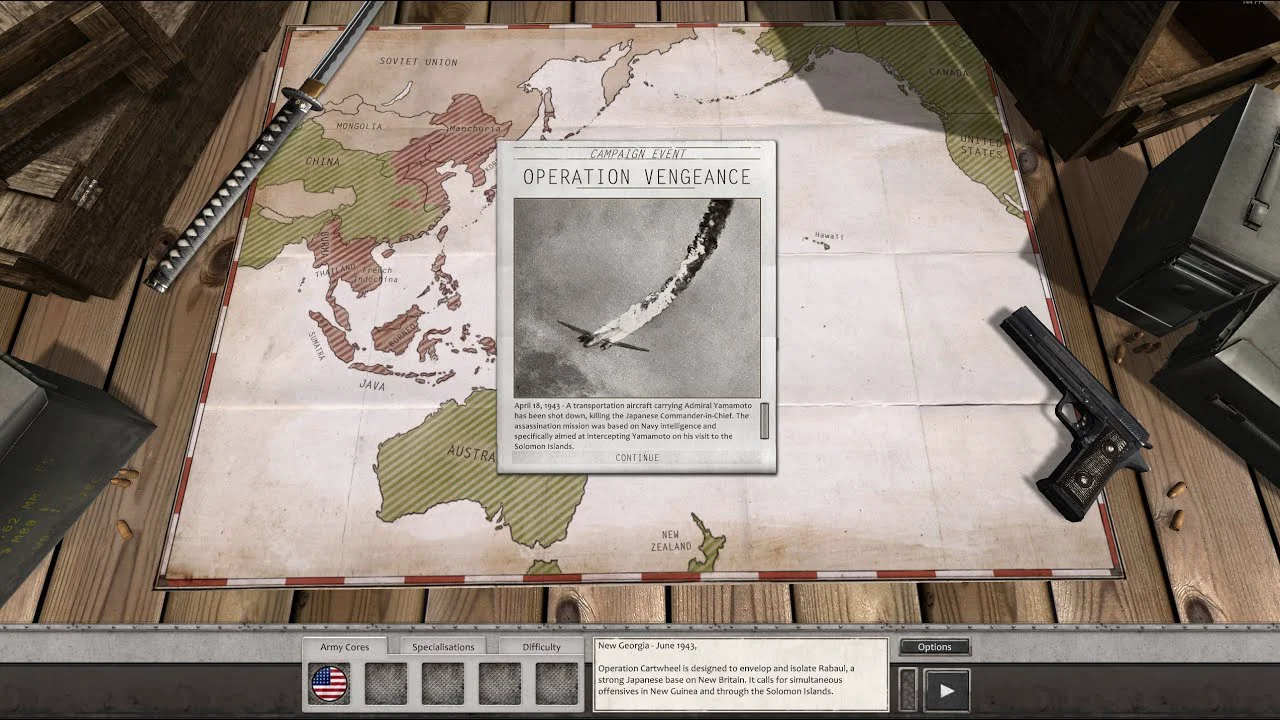Click the event text scrollbar handle
The width and height of the screenshot is (1280, 720).
pos(765,421)
